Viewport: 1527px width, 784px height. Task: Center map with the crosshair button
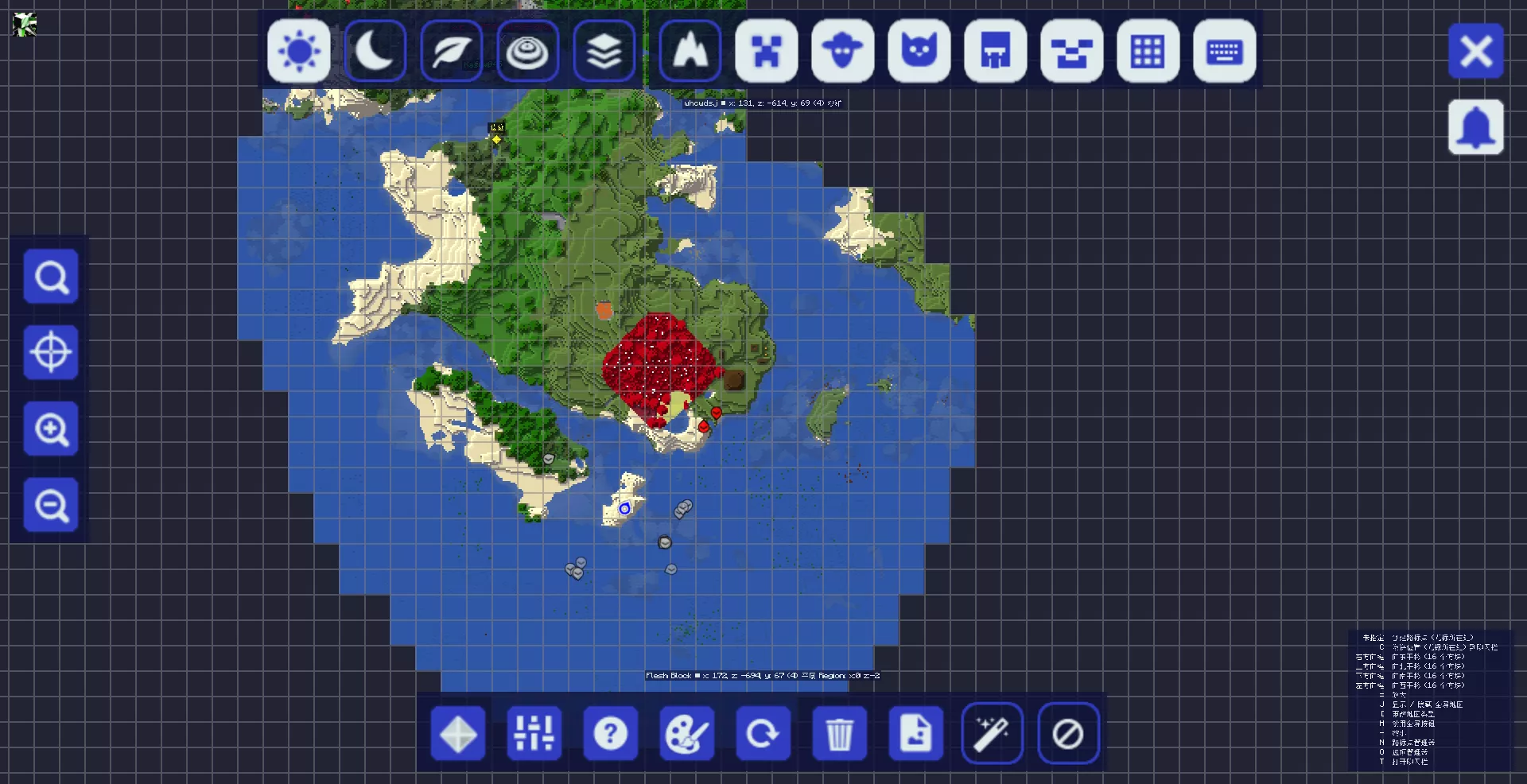[51, 352]
